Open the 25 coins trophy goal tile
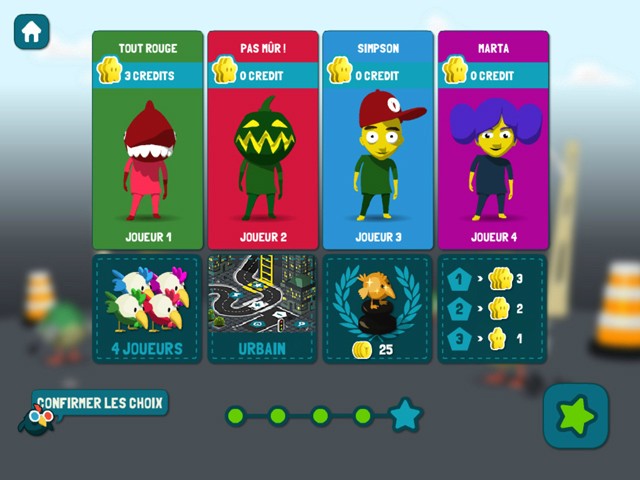Image resolution: width=640 pixels, height=480 pixels. point(378,308)
